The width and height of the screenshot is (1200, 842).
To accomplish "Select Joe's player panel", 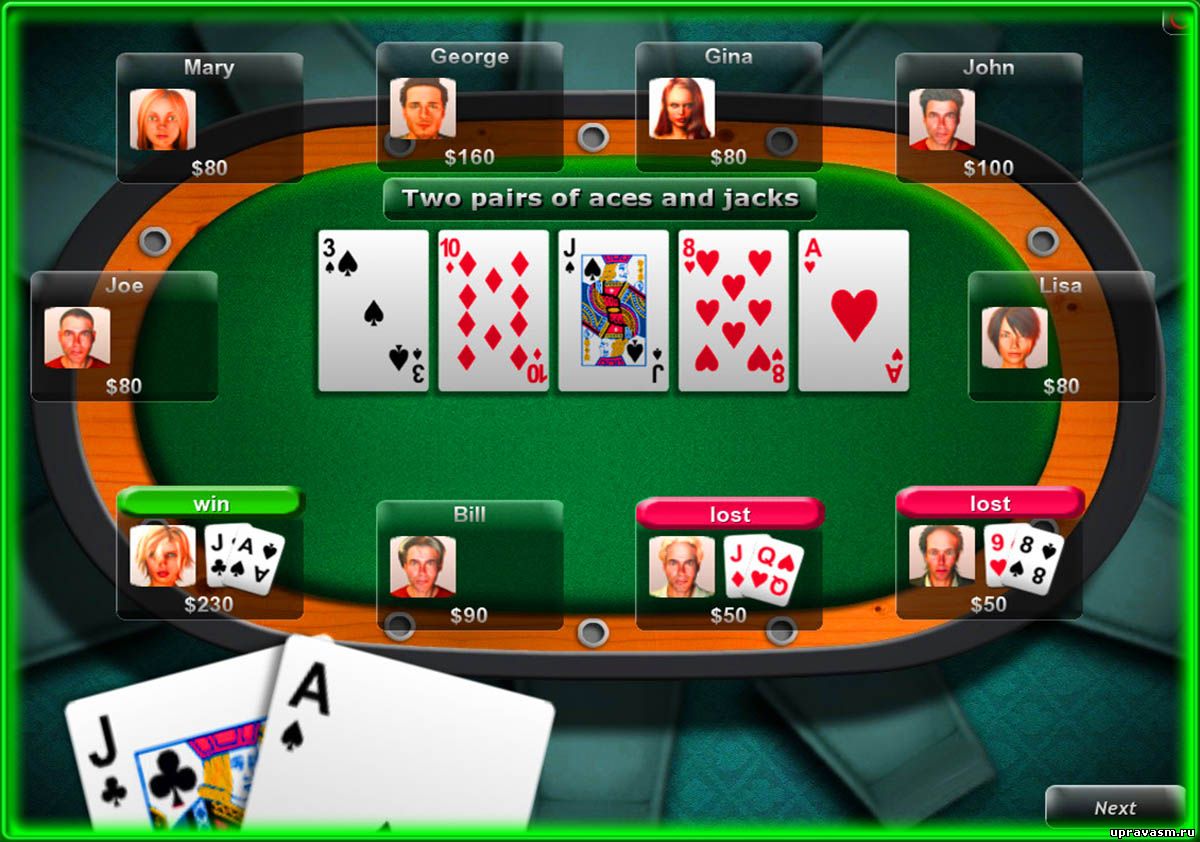I will (x=124, y=336).
